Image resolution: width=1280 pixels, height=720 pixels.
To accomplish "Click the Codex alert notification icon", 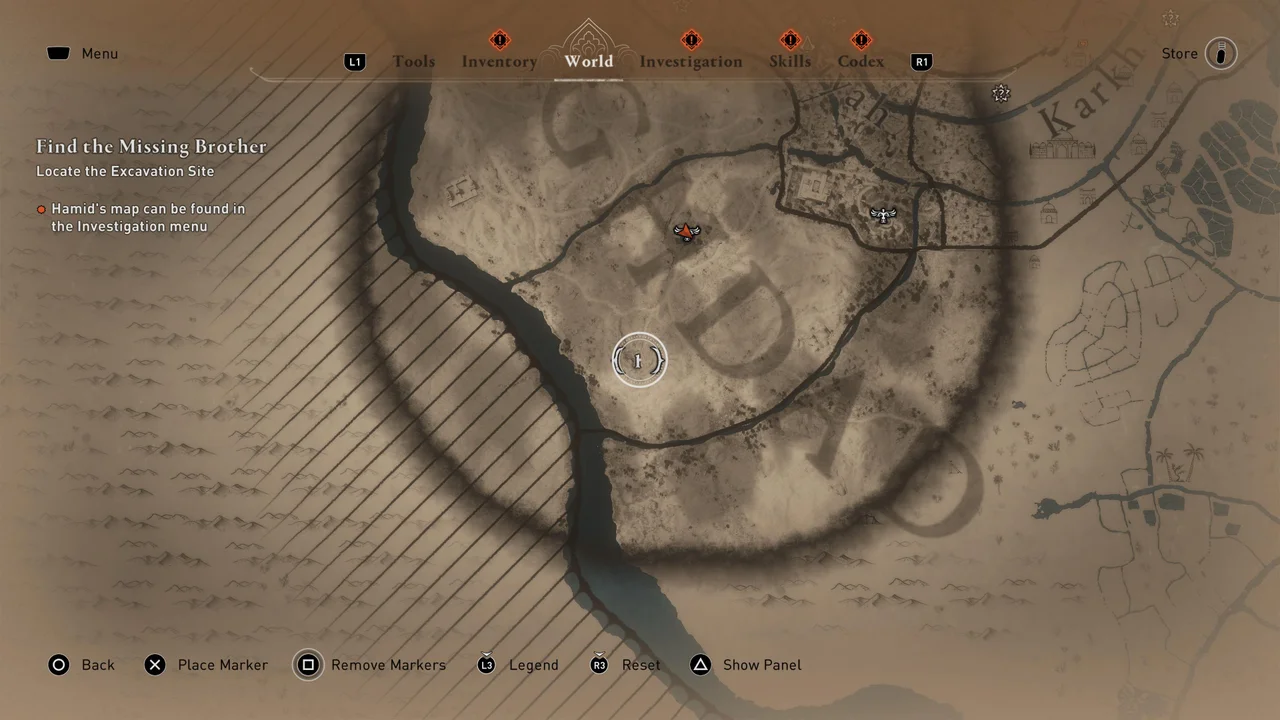I will coord(860,40).
